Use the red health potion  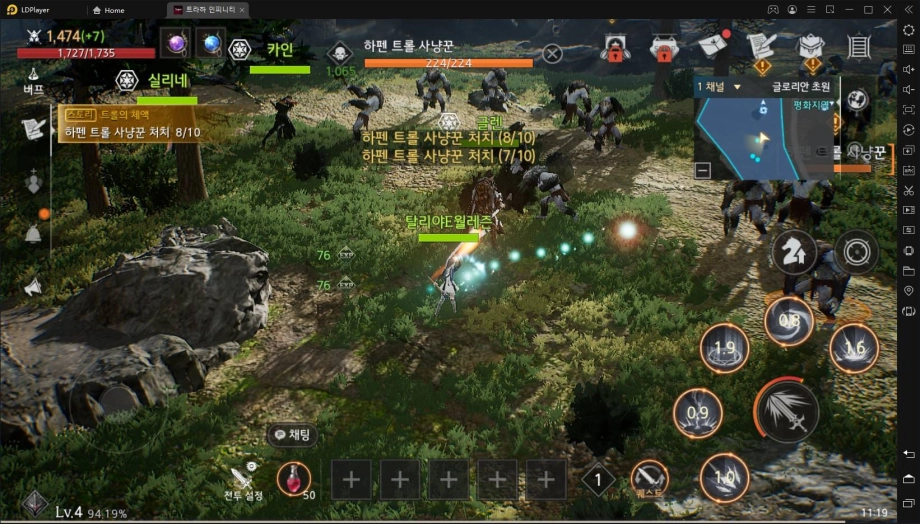293,479
